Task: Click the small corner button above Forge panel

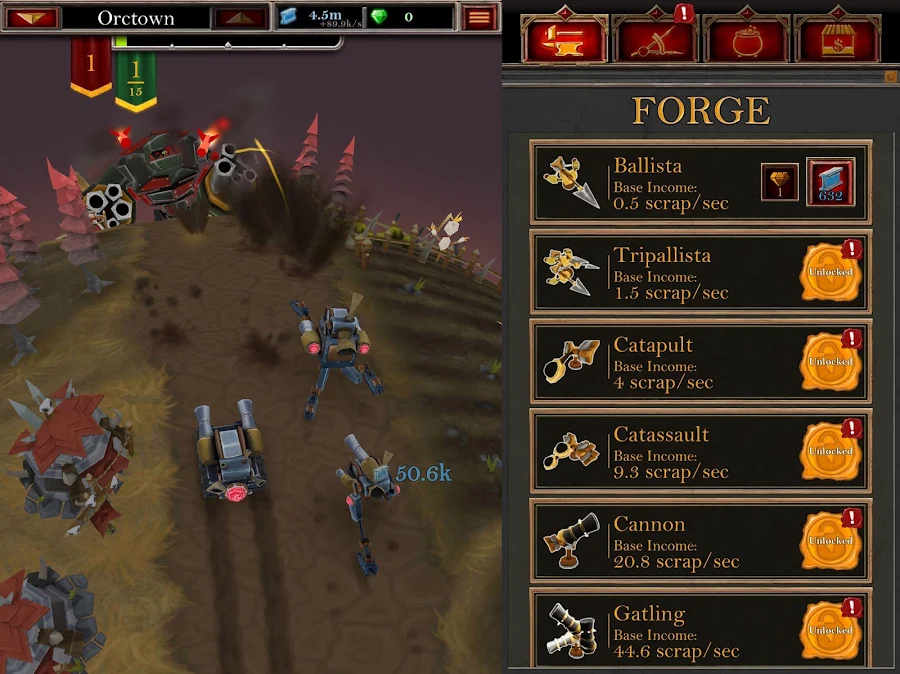Action: [891, 76]
